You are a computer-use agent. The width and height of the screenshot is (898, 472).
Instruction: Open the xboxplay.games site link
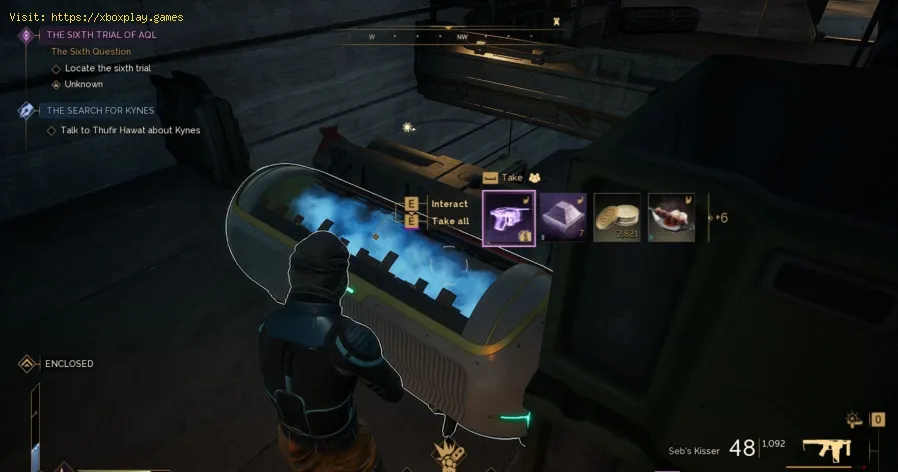[126, 17]
